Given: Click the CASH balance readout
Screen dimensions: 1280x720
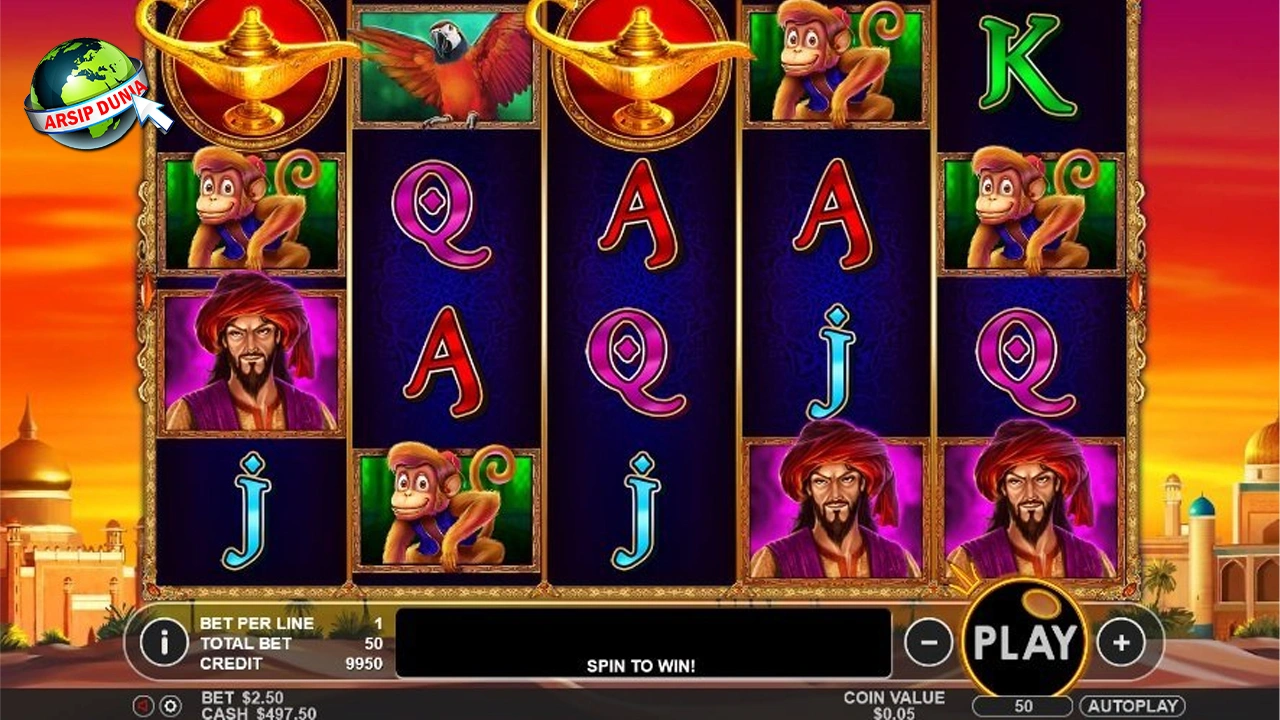Looking at the screenshot, I should click(x=240, y=713).
